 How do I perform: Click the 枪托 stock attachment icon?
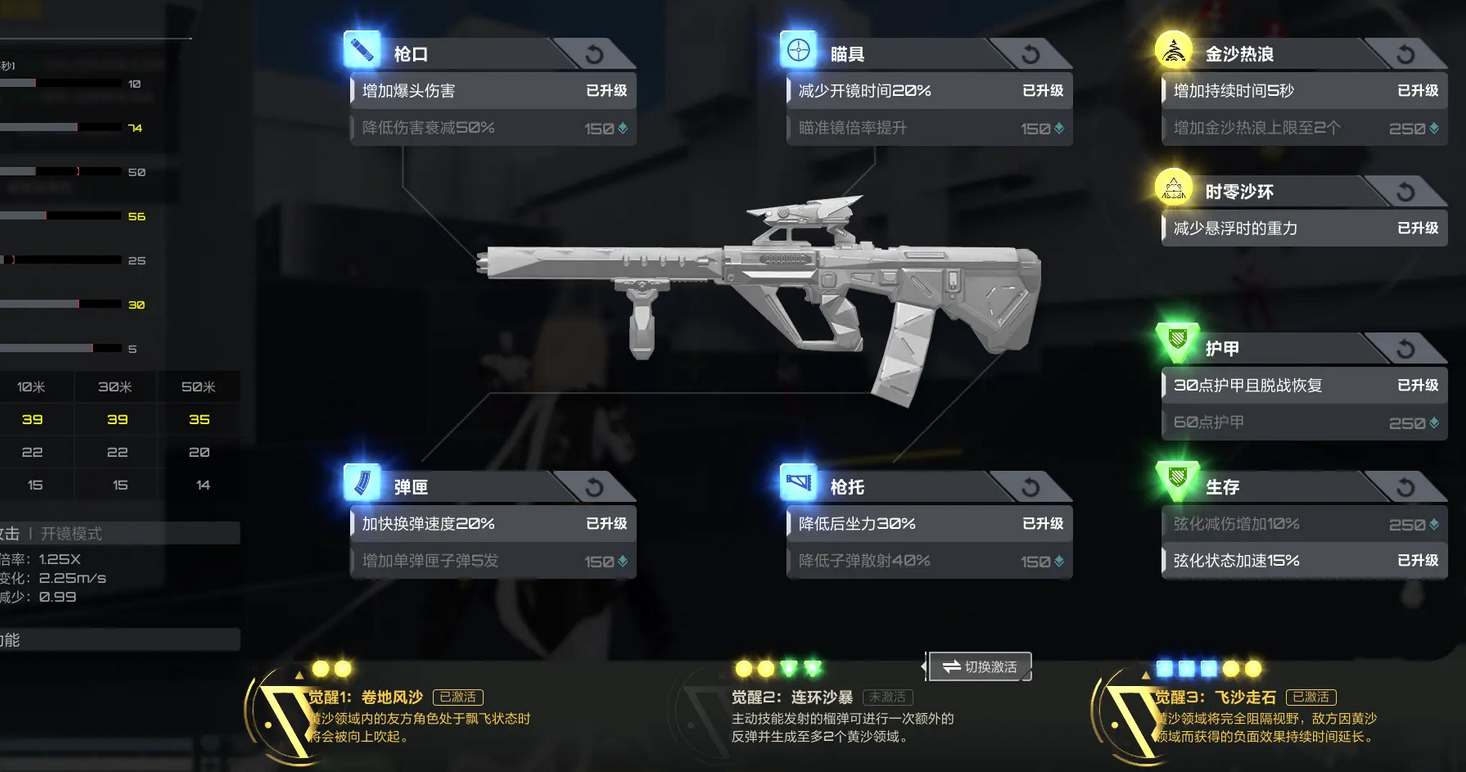(796, 486)
